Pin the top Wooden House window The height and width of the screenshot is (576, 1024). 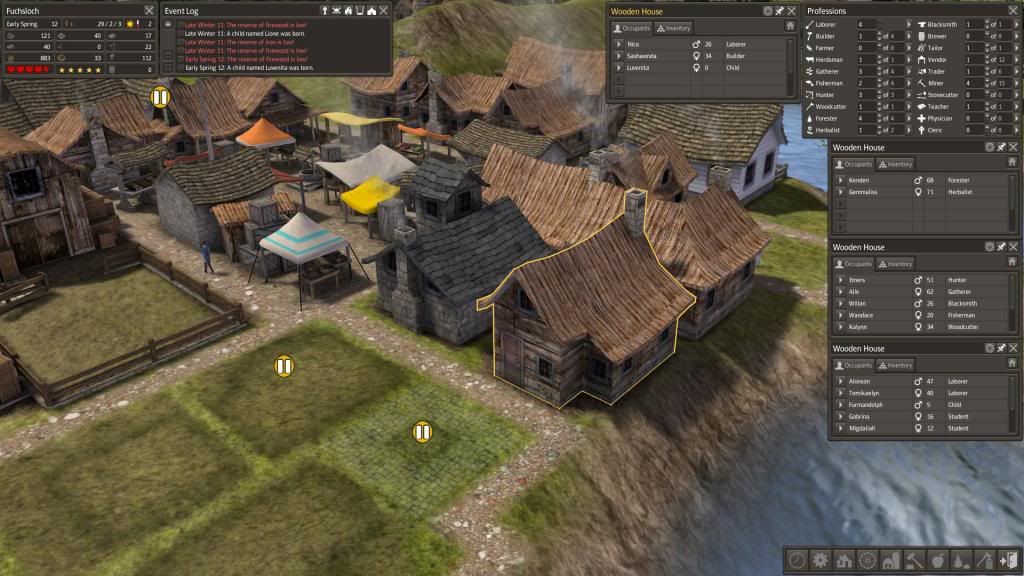(x=779, y=11)
